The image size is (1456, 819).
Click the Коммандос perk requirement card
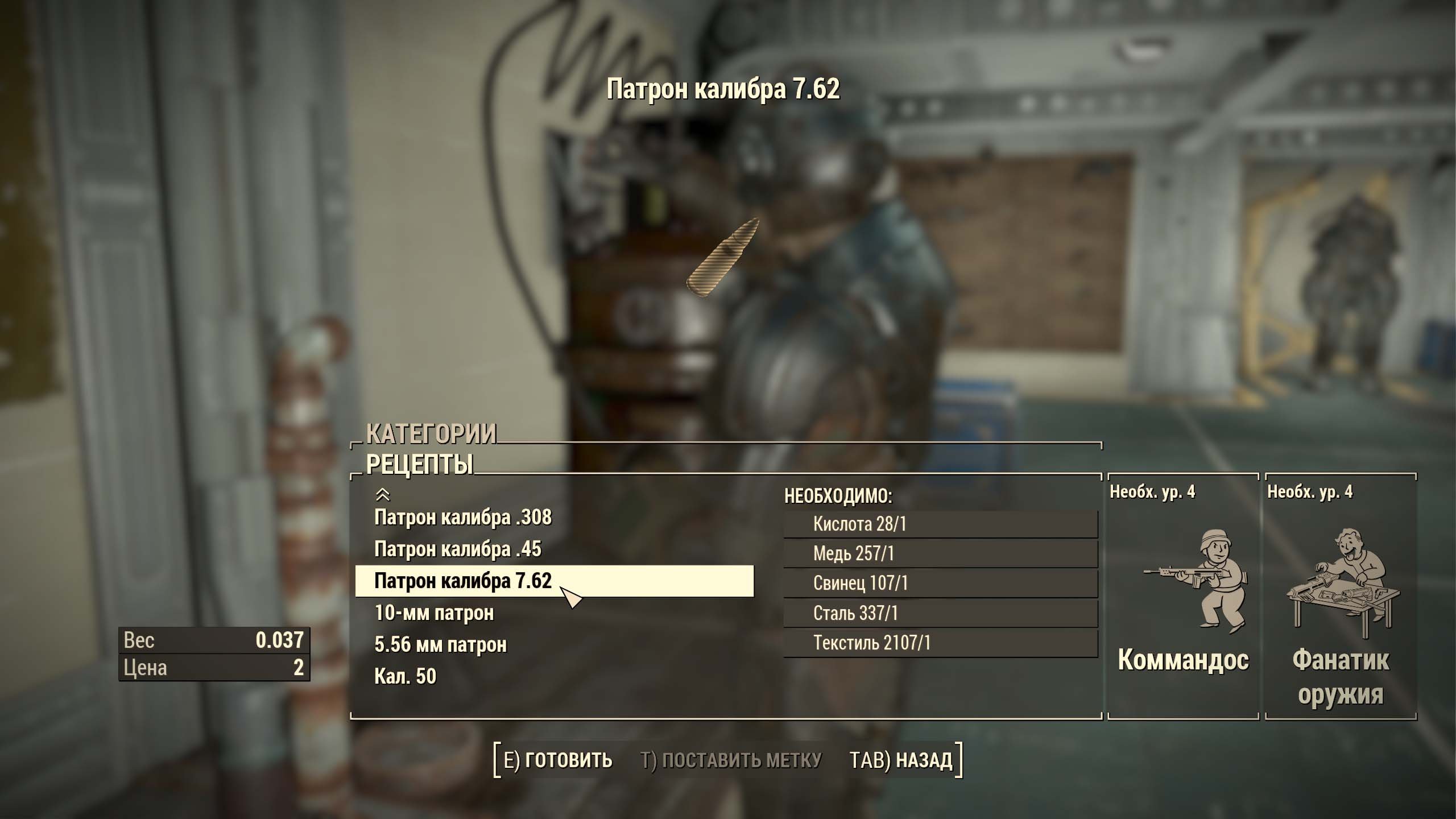[x=1183, y=597]
